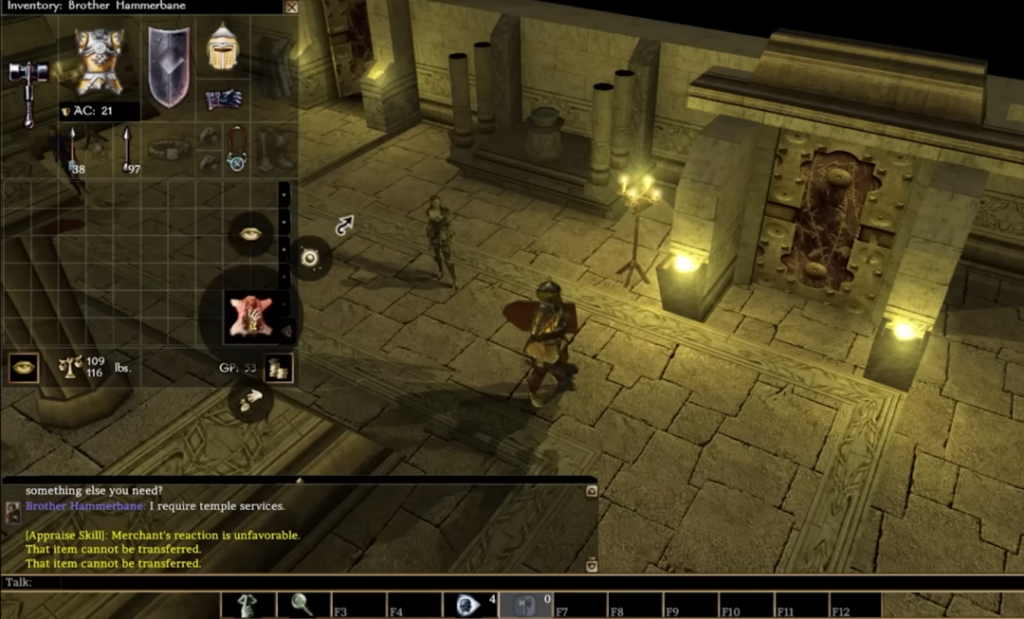Activate the magnifying glass quickbar slot

coord(302,605)
